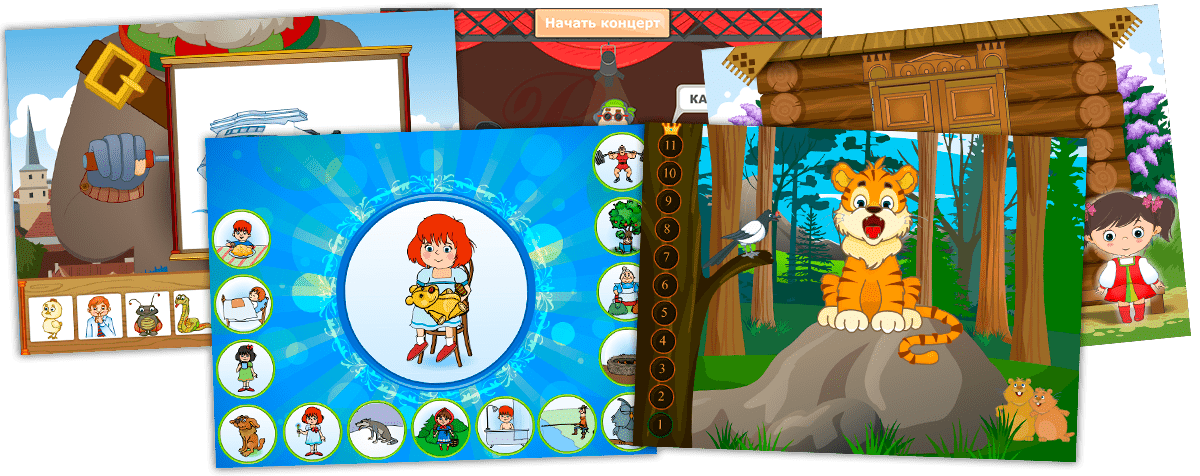Select the circle showing a child in bed
The image size is (1200, 476).
(243, 302)
